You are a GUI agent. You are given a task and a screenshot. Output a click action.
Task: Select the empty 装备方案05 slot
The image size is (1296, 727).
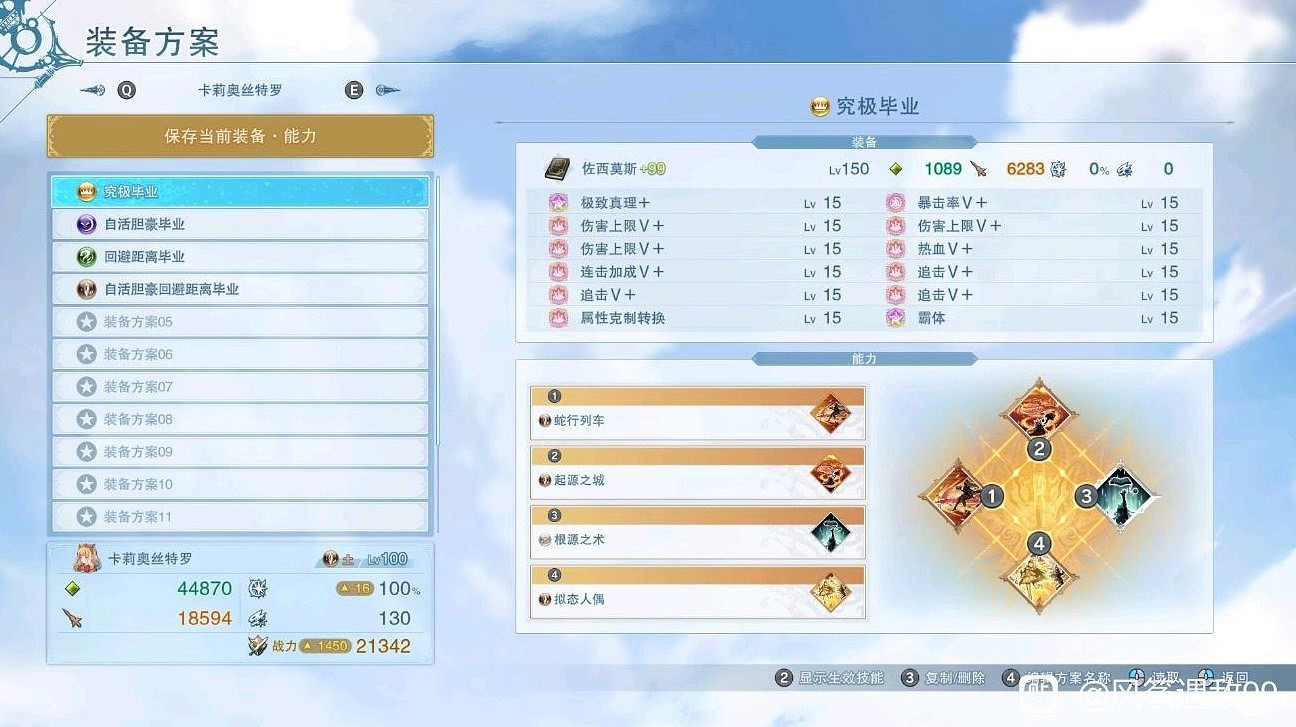[240, 321]
